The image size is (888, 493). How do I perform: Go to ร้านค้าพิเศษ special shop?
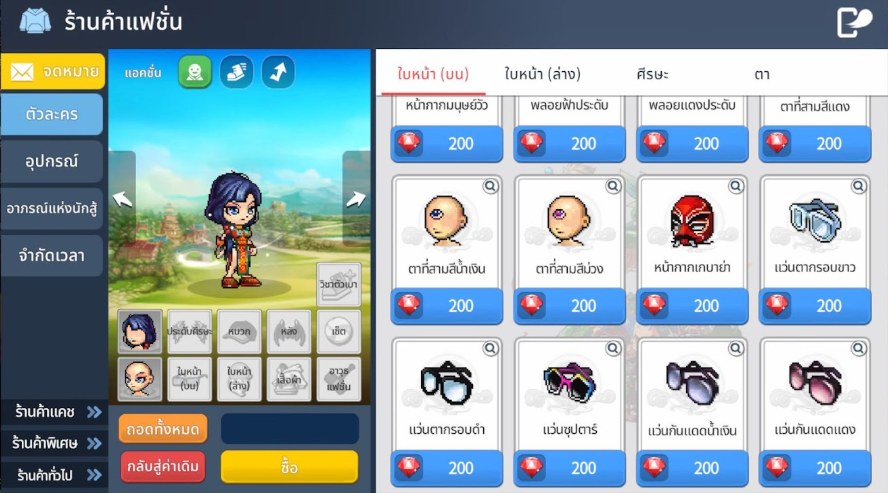click(55, 442)
